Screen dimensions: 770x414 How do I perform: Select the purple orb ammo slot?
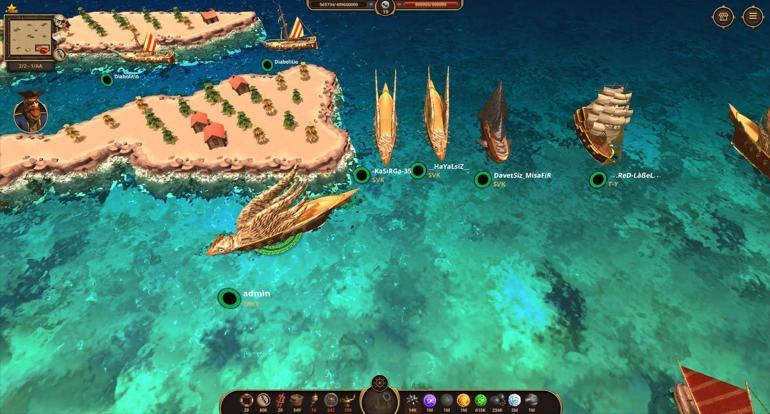point(429,400)
